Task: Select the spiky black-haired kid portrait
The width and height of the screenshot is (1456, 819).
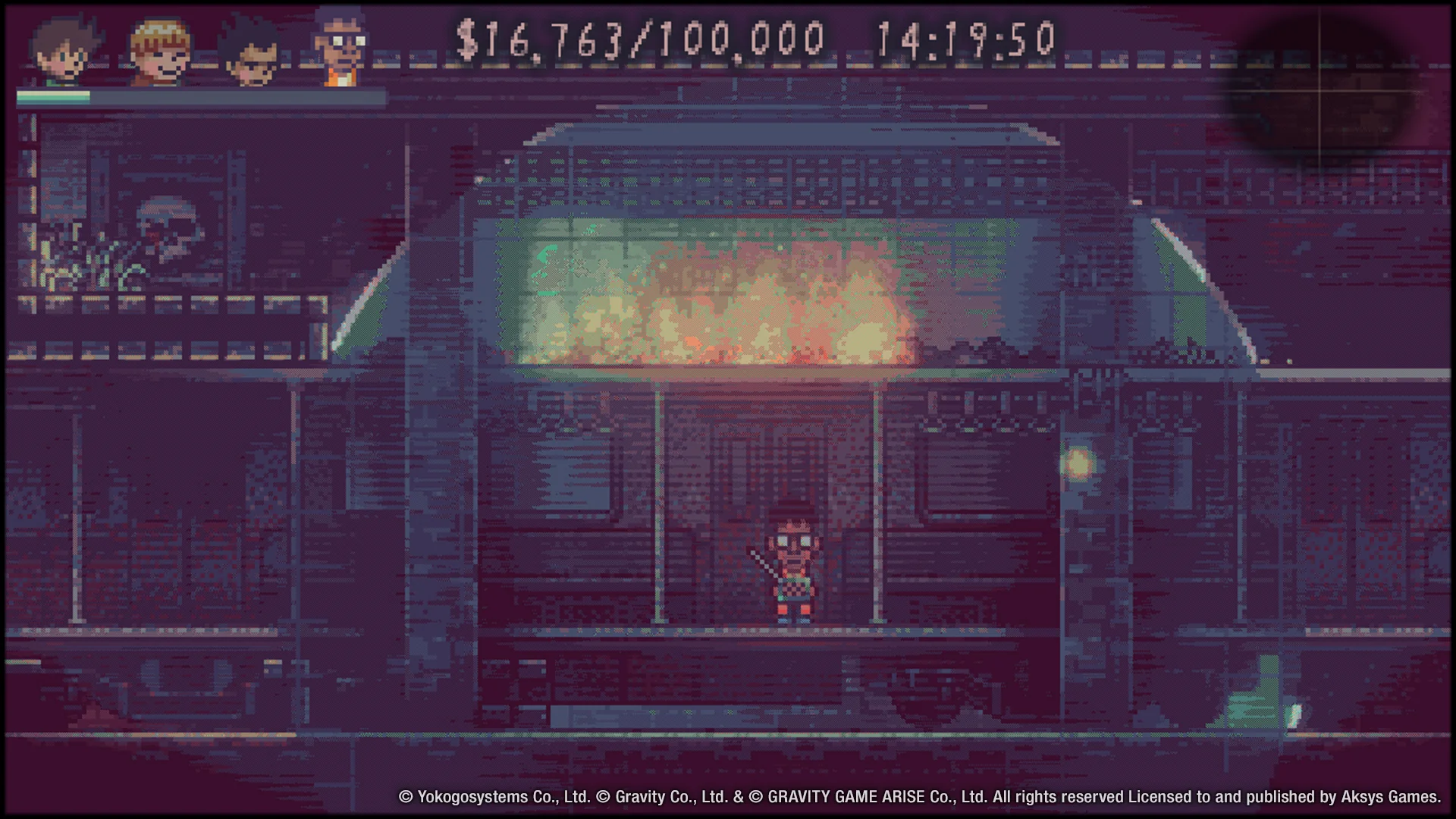Action: (x=254, y=53)
